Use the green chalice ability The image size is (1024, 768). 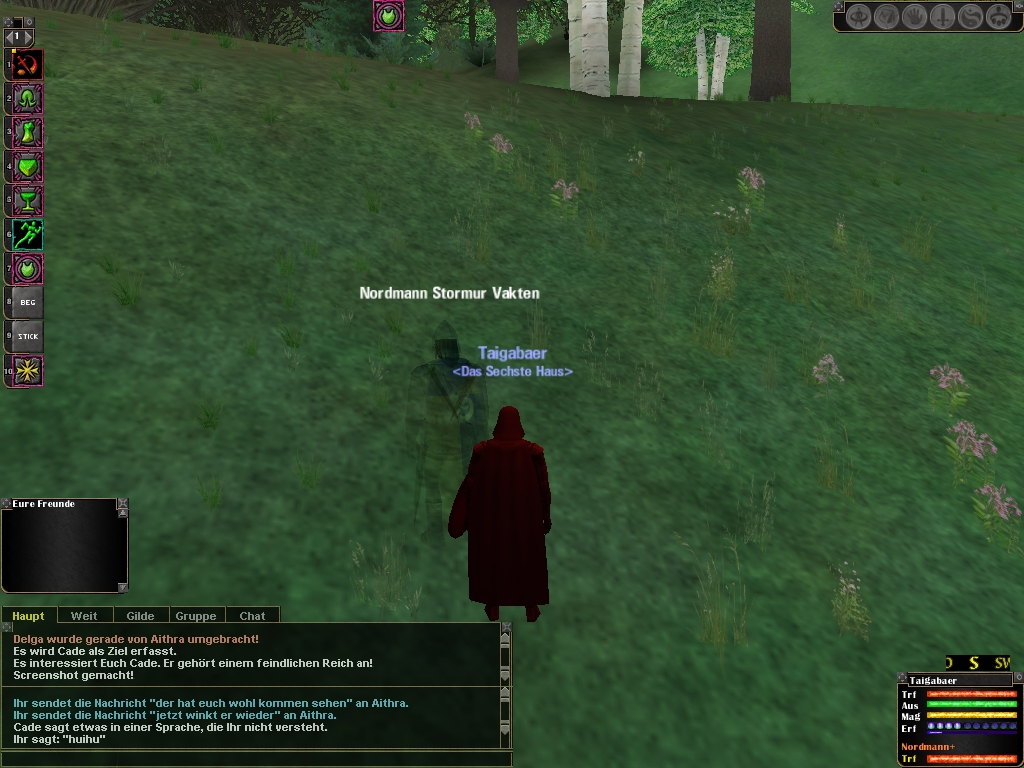click(x=27, y=201)
